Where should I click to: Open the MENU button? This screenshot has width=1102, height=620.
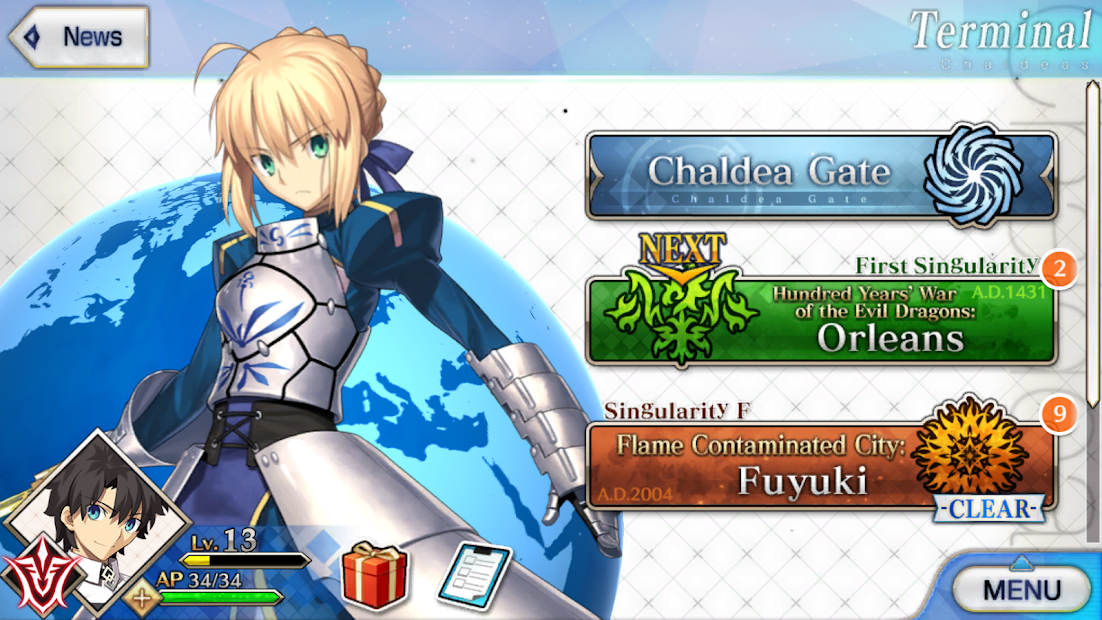tap(1021, 589)
